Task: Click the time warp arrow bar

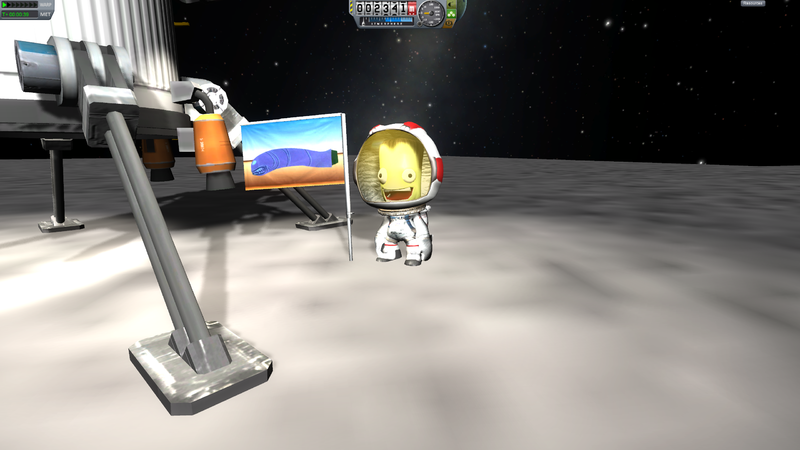Action: (x=19, y=5)
